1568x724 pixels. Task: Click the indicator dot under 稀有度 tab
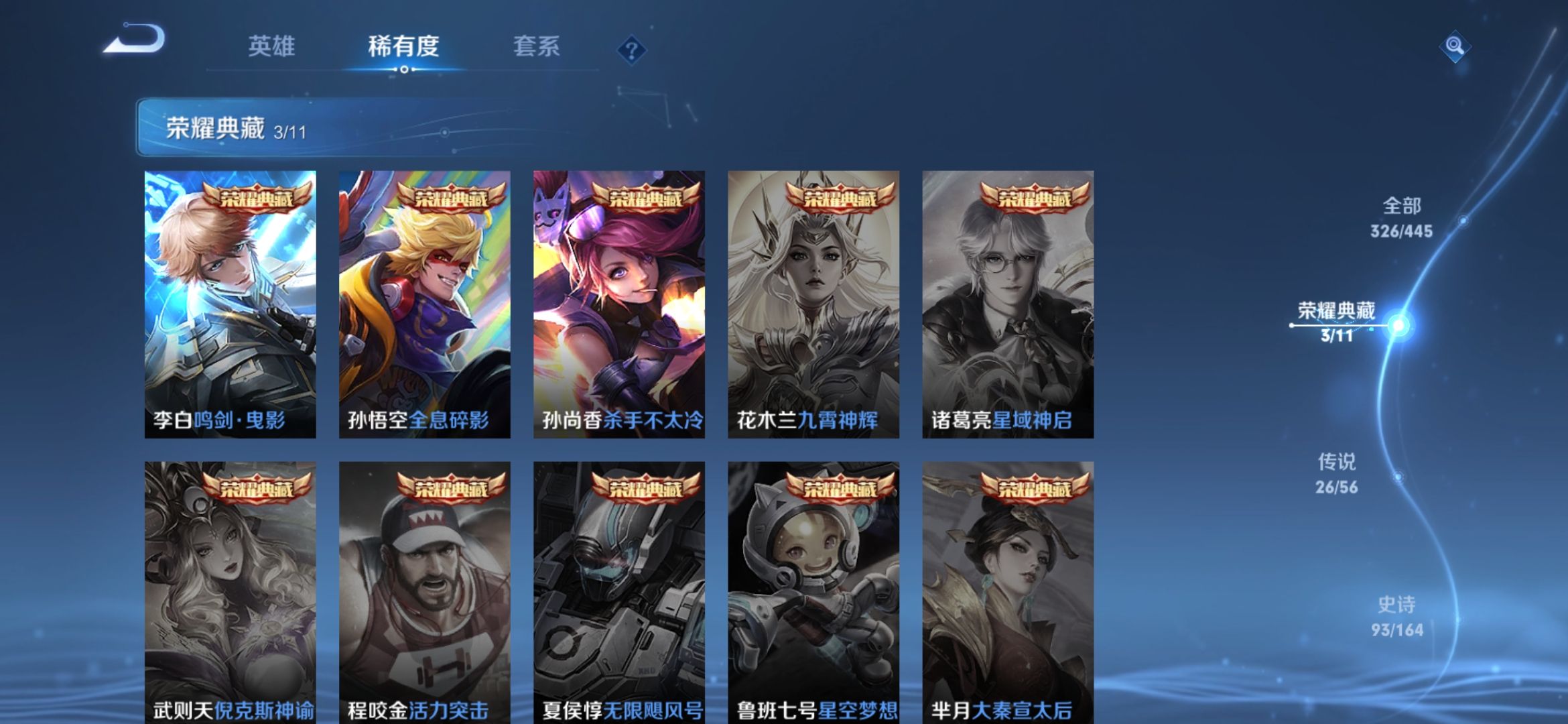[403, 69]
